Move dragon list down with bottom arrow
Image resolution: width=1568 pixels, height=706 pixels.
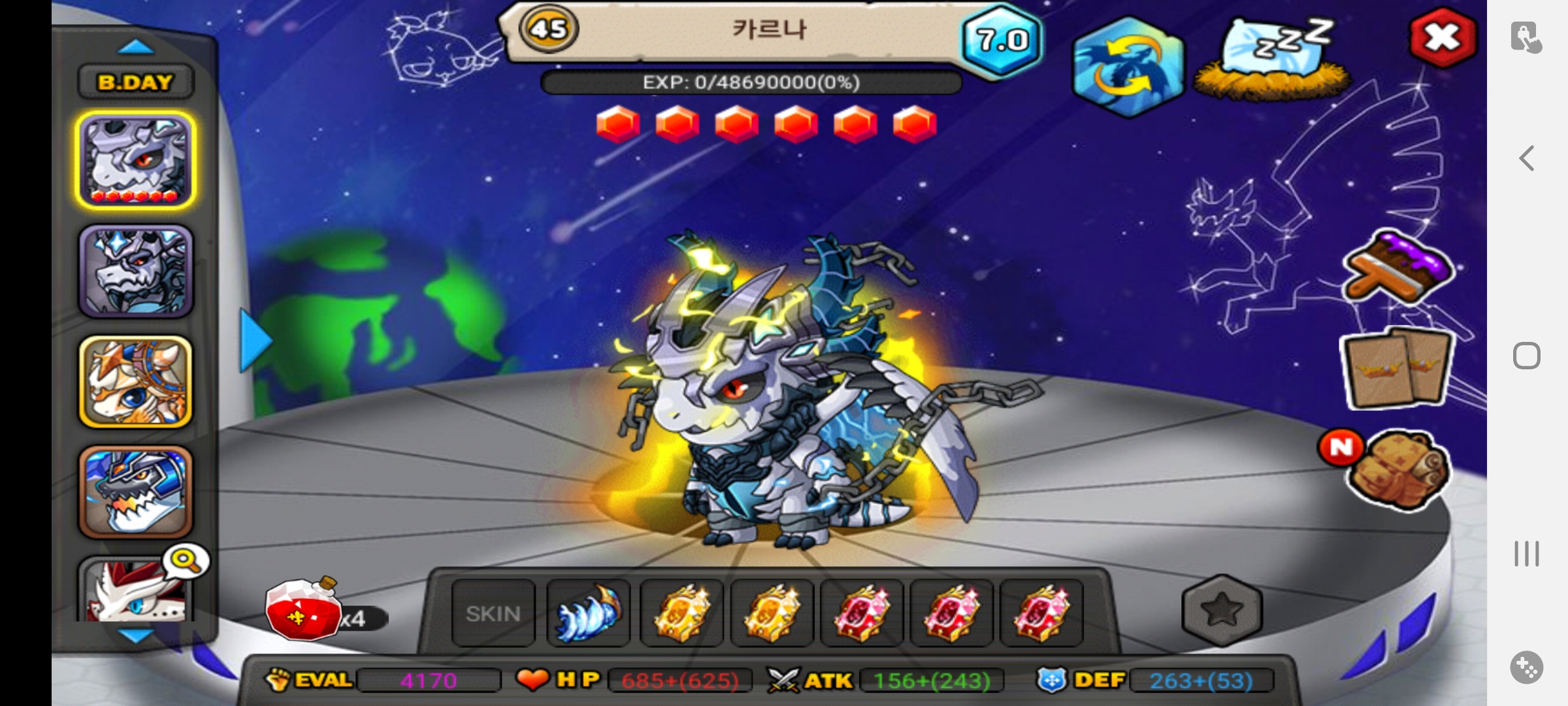pos(135,635)
